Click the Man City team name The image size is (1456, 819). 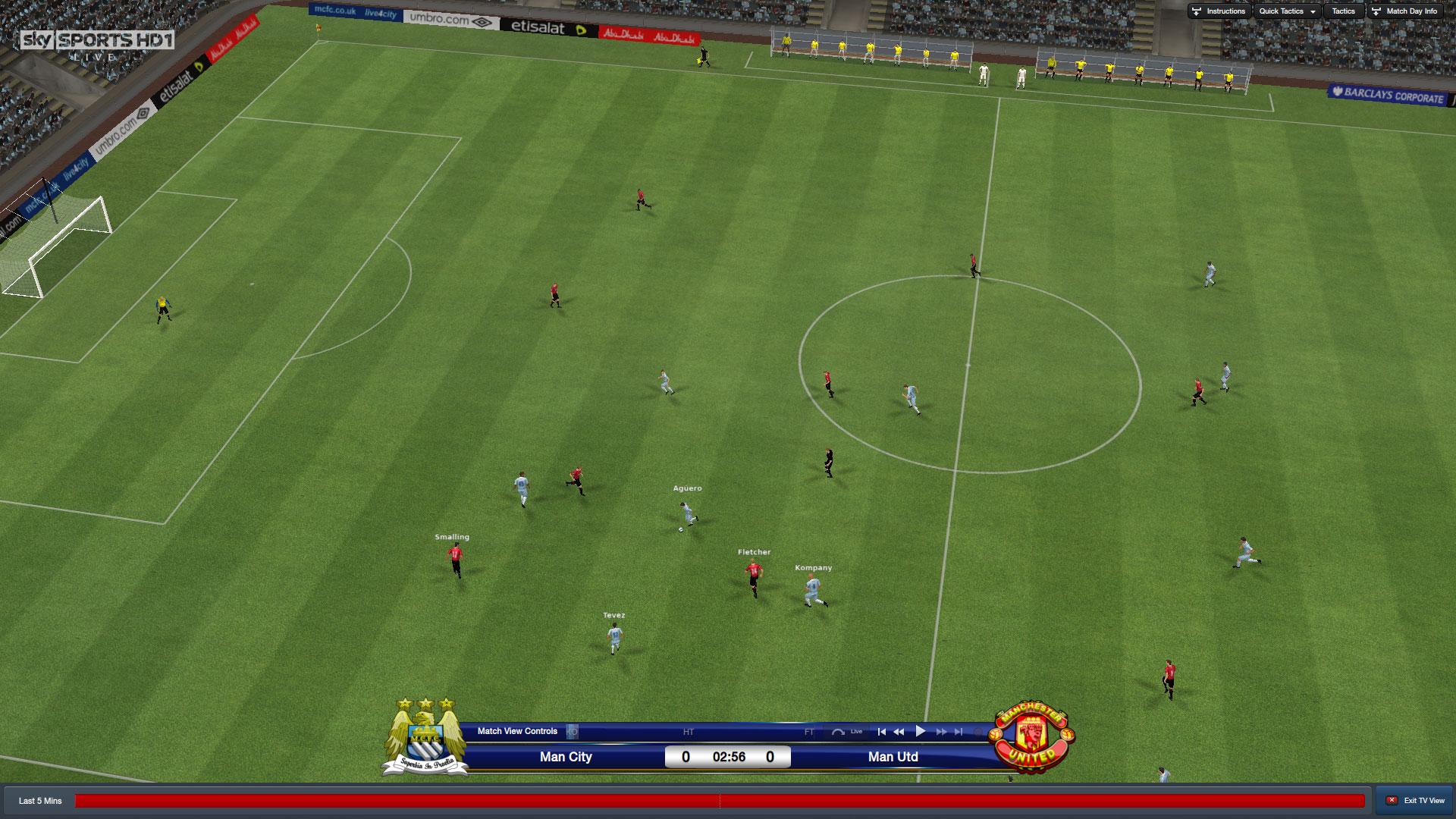(x=566, y=757)
